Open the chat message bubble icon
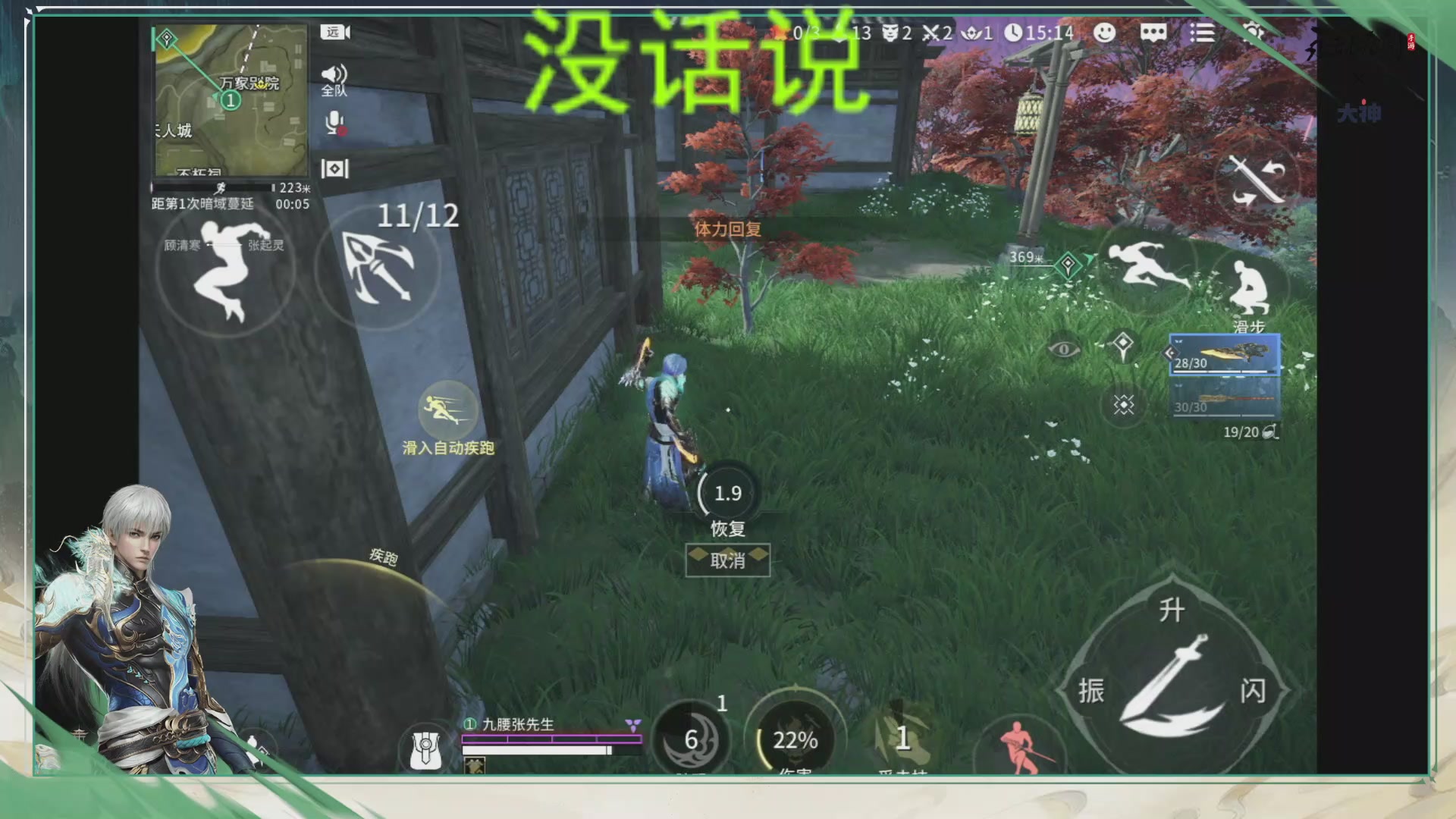This screenshot has height=819, width=1456. tap(1153, 33)
